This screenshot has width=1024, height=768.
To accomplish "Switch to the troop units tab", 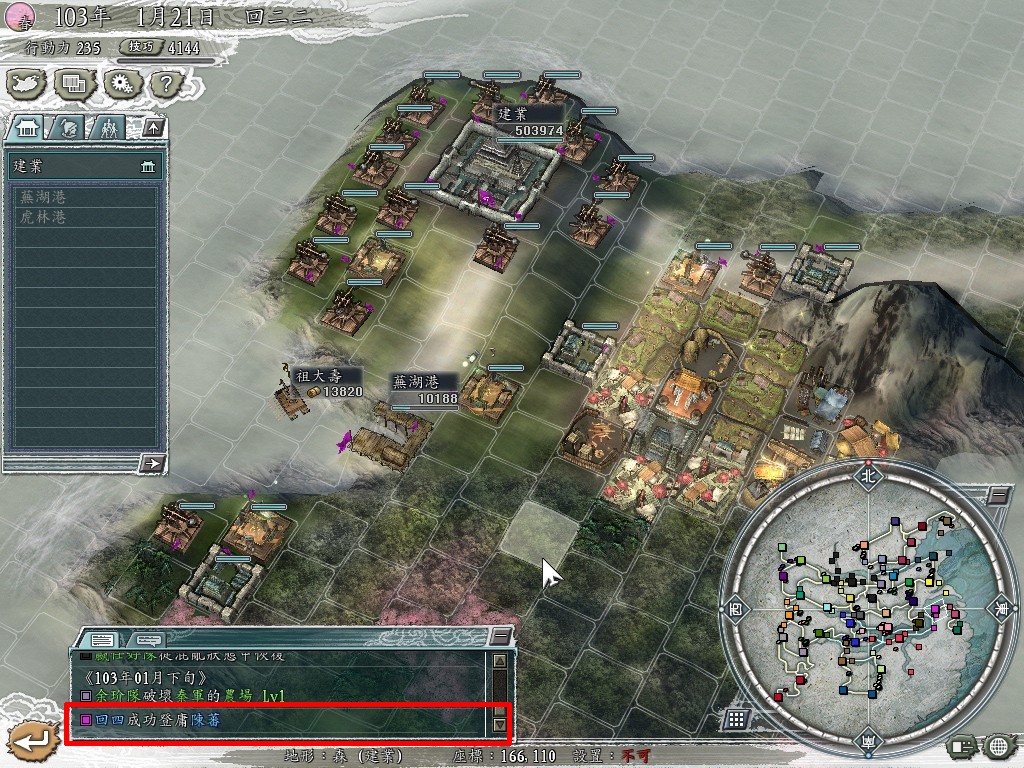I will (x=108, y=127).
